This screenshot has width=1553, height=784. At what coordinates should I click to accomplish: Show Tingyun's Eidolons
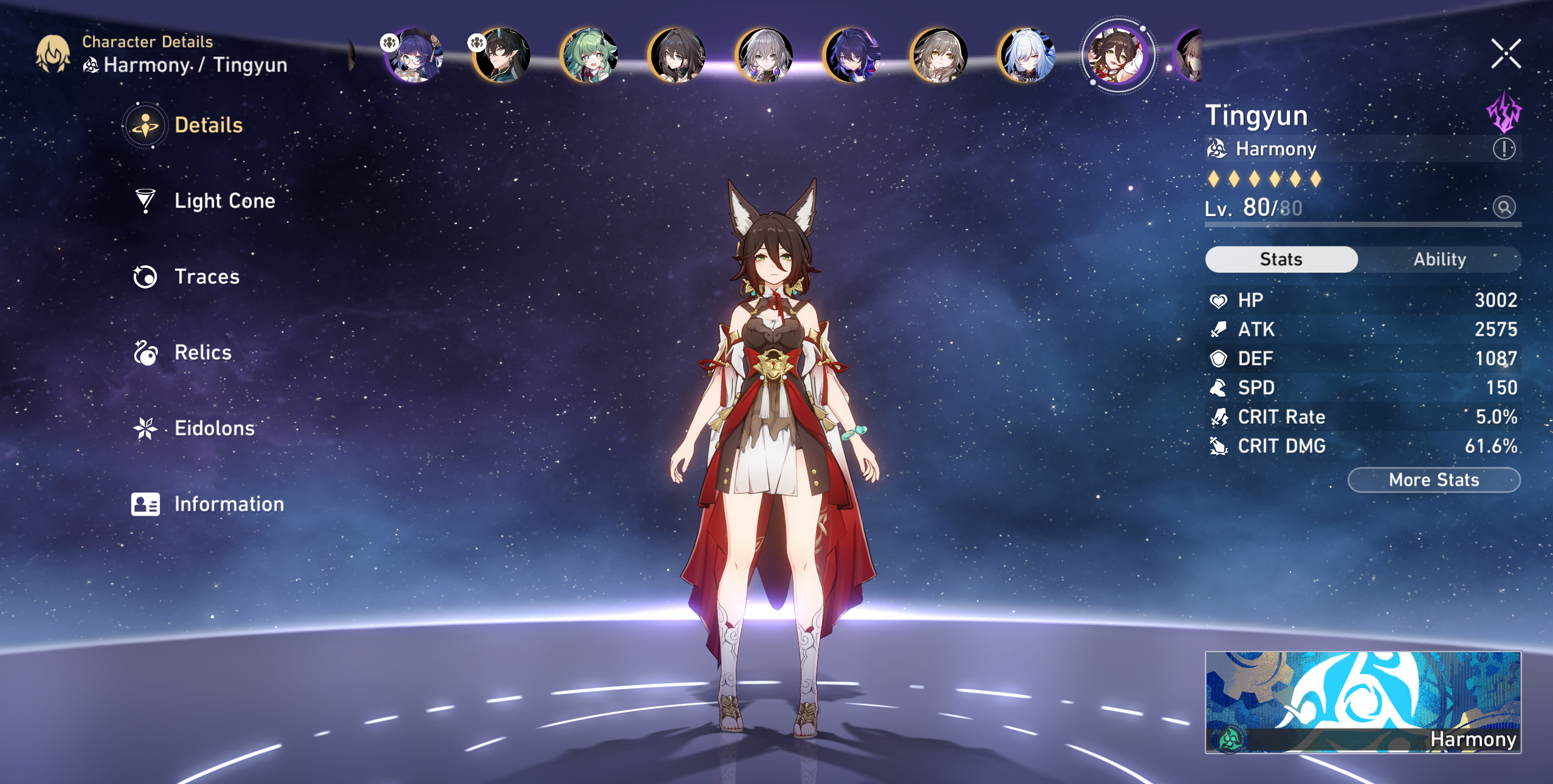click(214, 429)
